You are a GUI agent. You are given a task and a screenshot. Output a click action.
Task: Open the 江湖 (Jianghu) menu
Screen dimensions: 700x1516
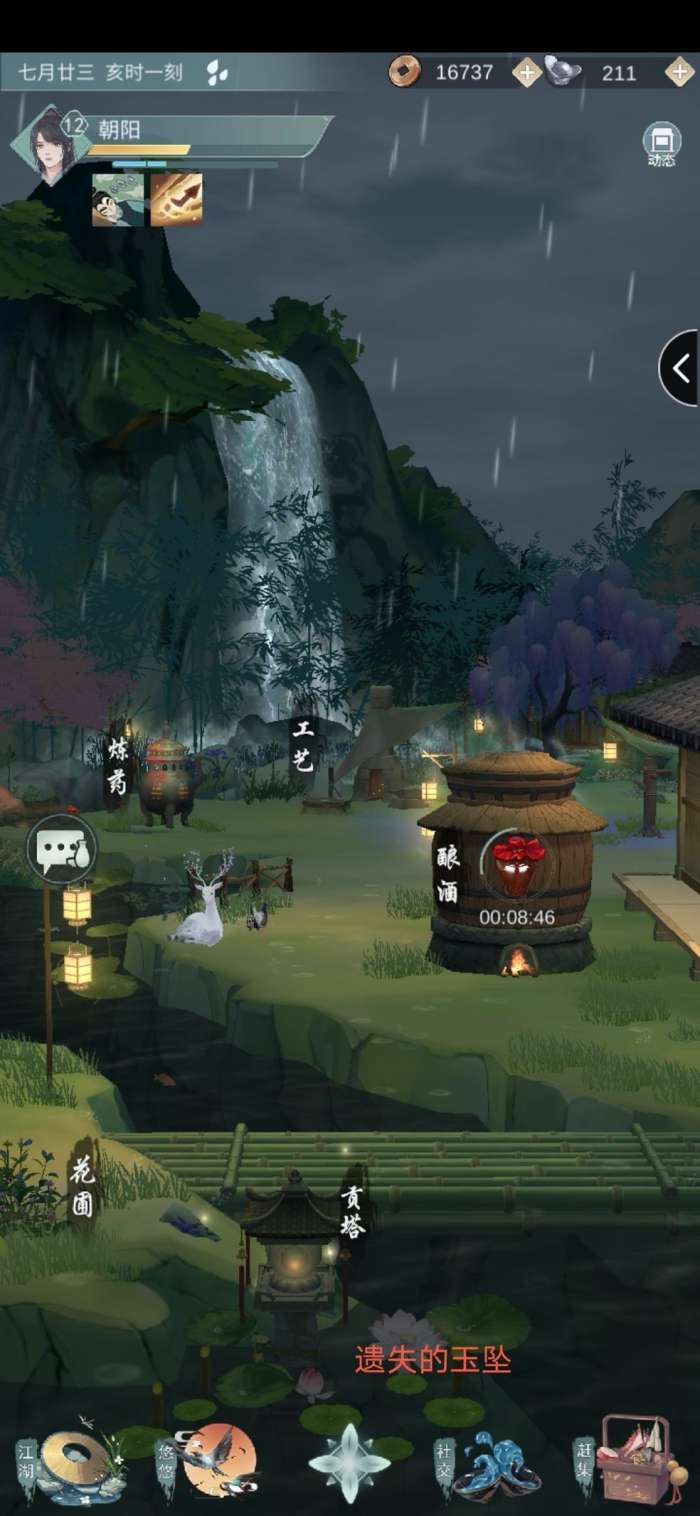(75, 1465)
